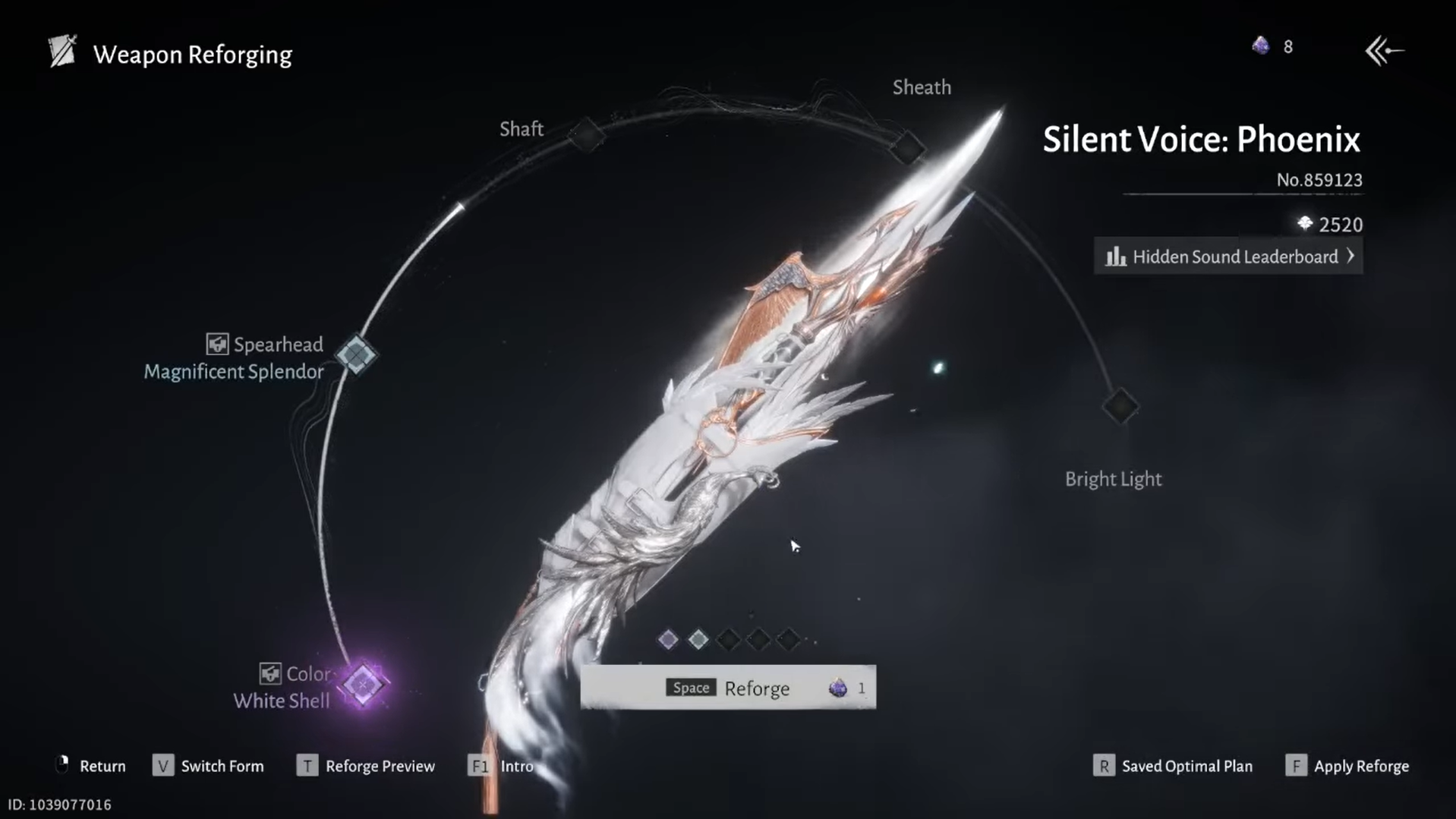The image size is (1456, 819).
Task: Select the glowing Color reforge node
Action: 363,684
